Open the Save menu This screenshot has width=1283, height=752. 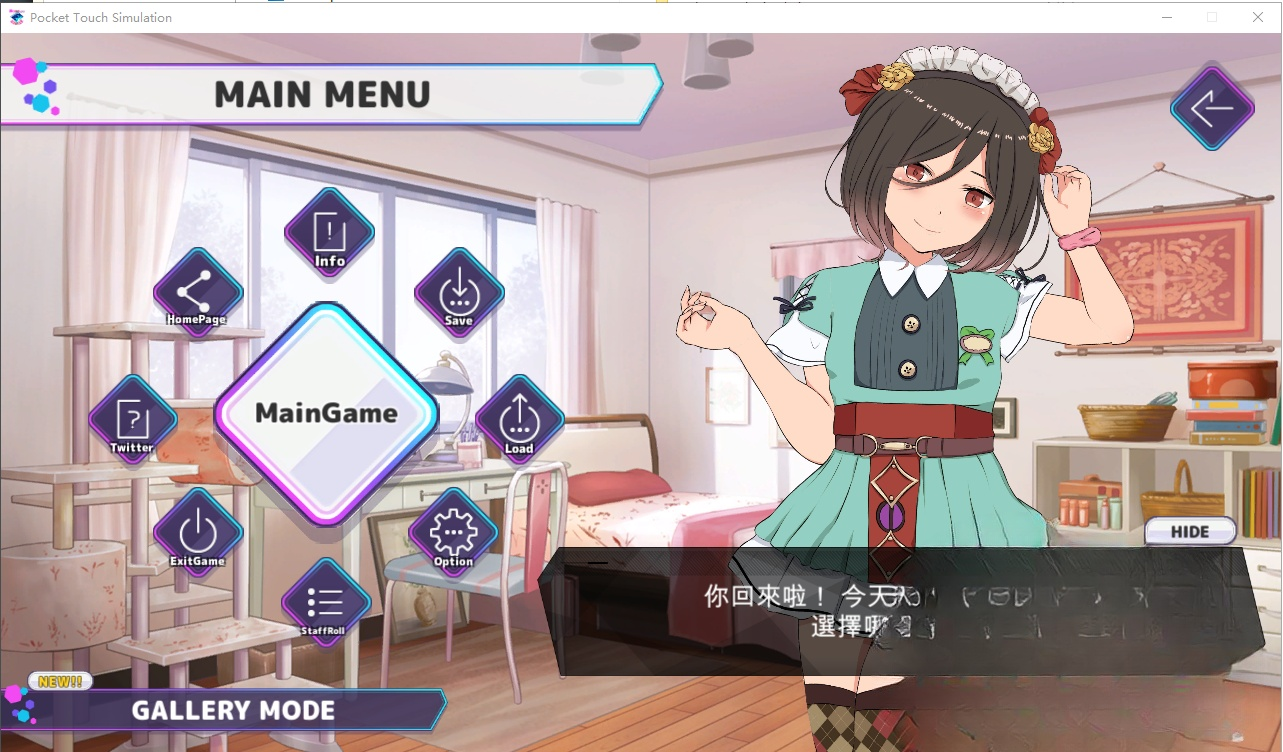pyautogui.click(x=459, y=294)
